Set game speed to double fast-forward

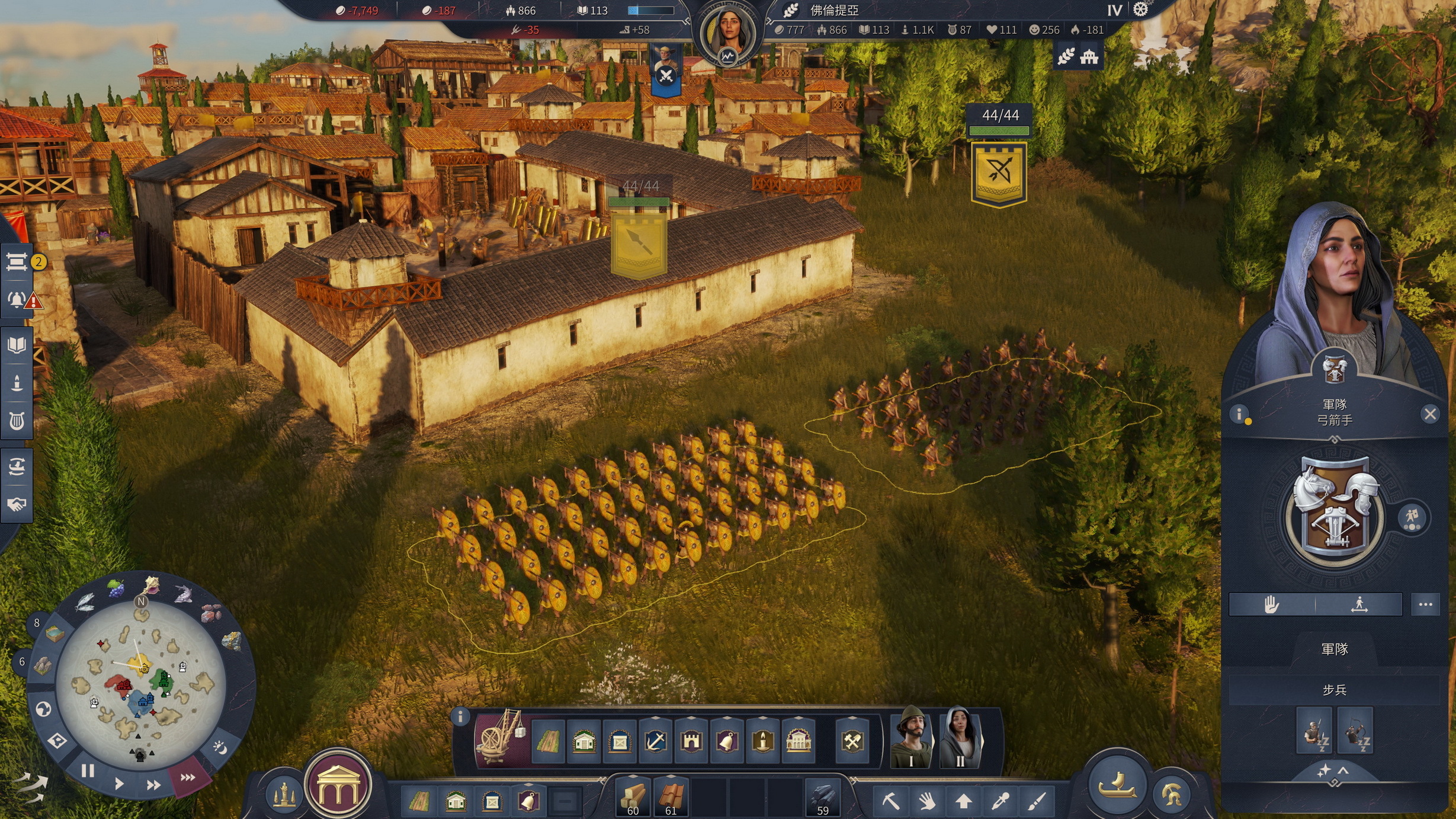153,785
